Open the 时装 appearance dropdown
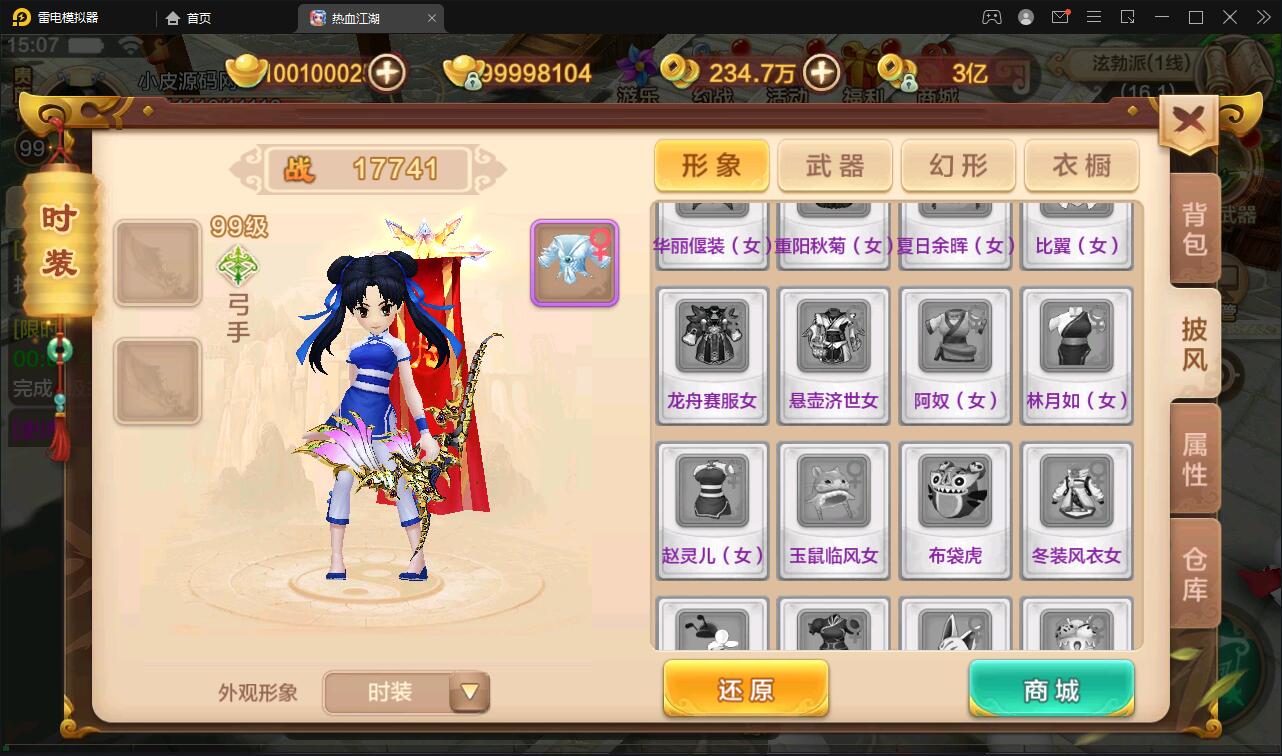Screen dimensions: 1282x756 pos(406,692)
